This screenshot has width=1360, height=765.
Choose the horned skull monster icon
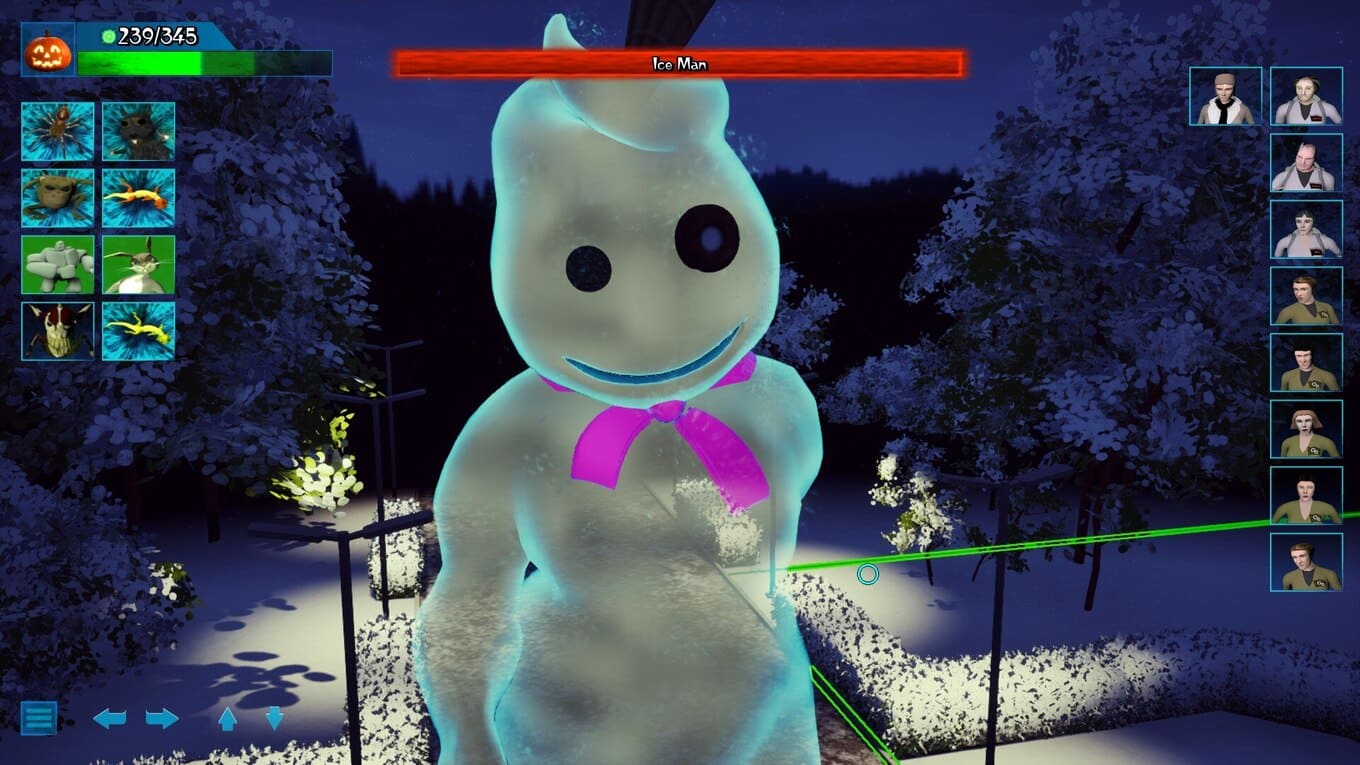click(x=58, y=331)
